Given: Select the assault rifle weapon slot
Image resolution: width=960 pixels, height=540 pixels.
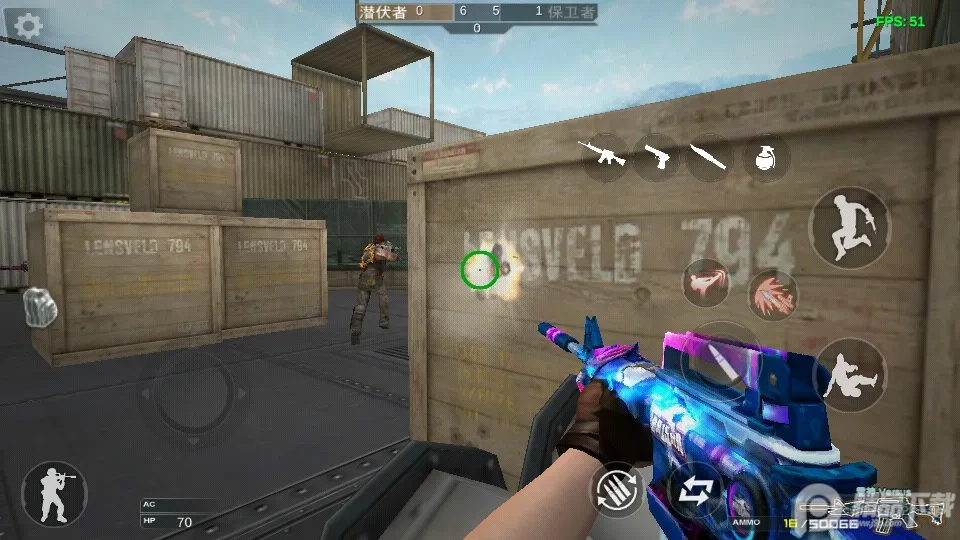Looking at the screenshot, I should (x=604, y=156).
